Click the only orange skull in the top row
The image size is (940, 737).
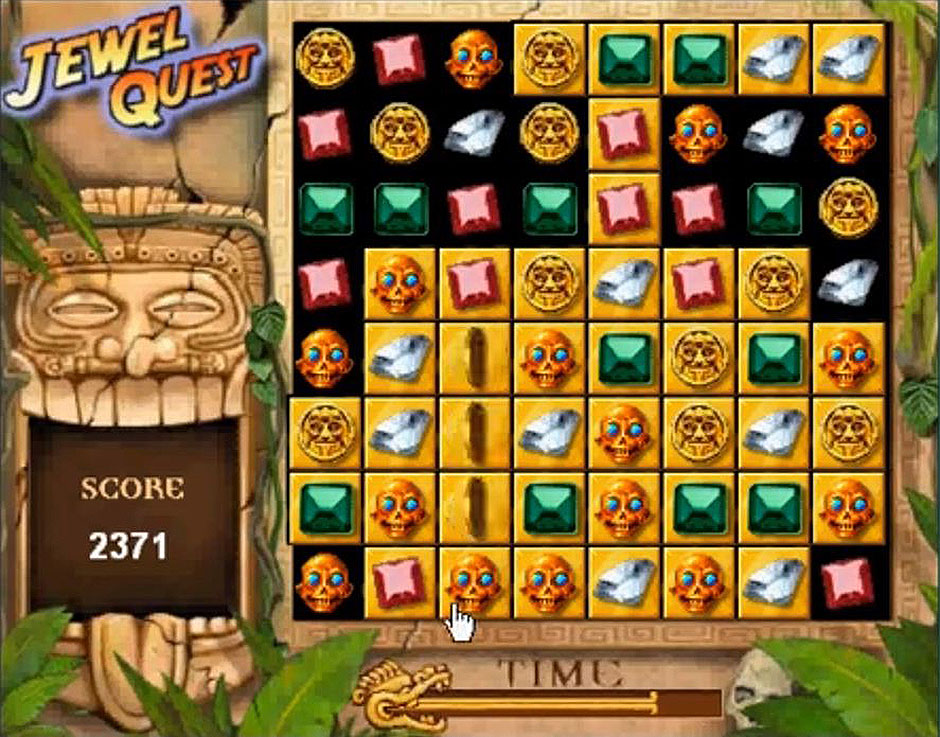(x=473, y=58)
